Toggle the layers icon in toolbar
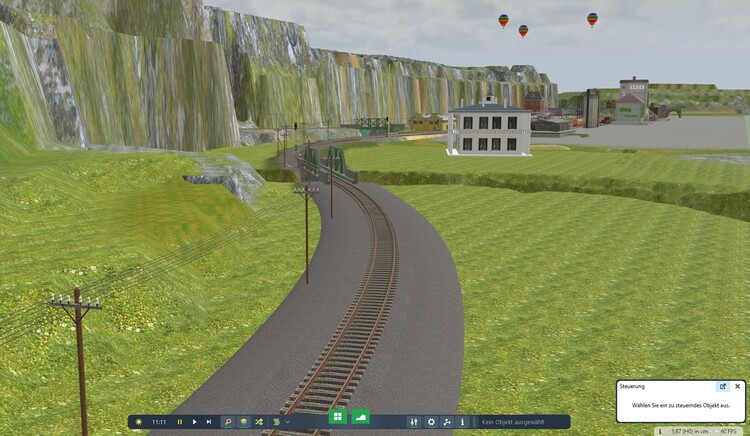750x436 pixels. pyautogui.click(x=243, y=422)
